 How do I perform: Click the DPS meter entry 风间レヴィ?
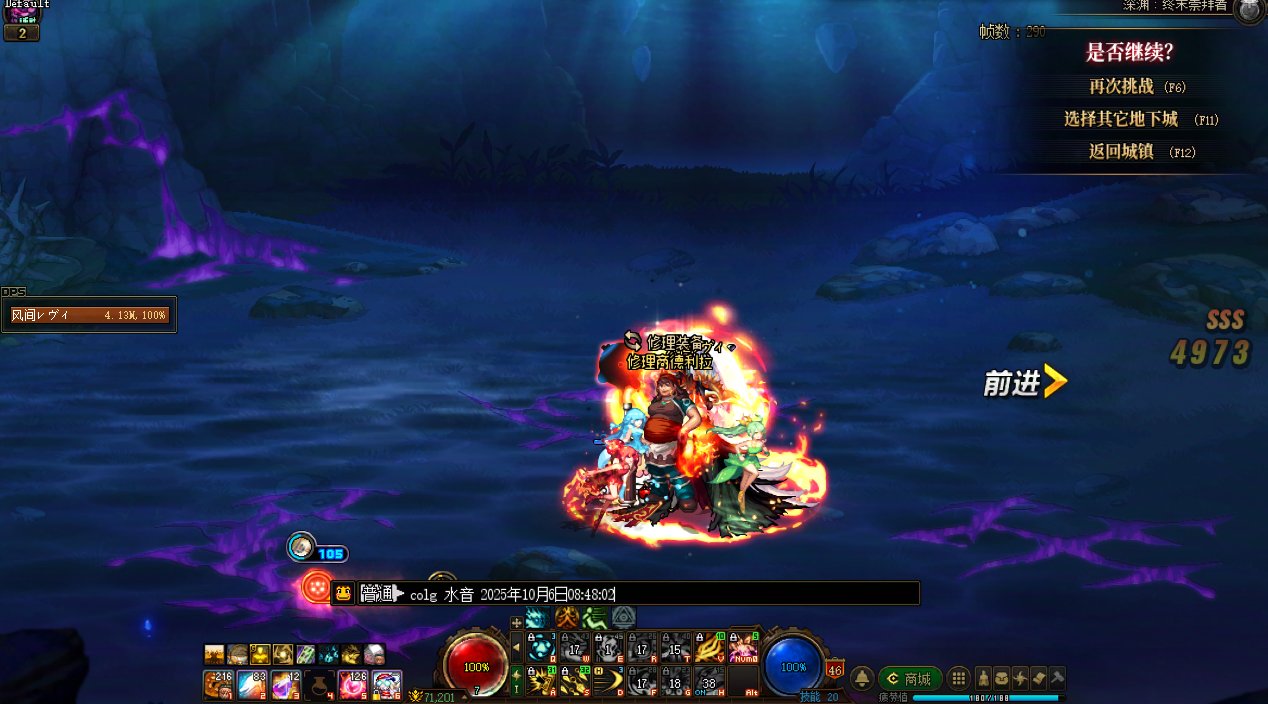(x=89, y=315)
